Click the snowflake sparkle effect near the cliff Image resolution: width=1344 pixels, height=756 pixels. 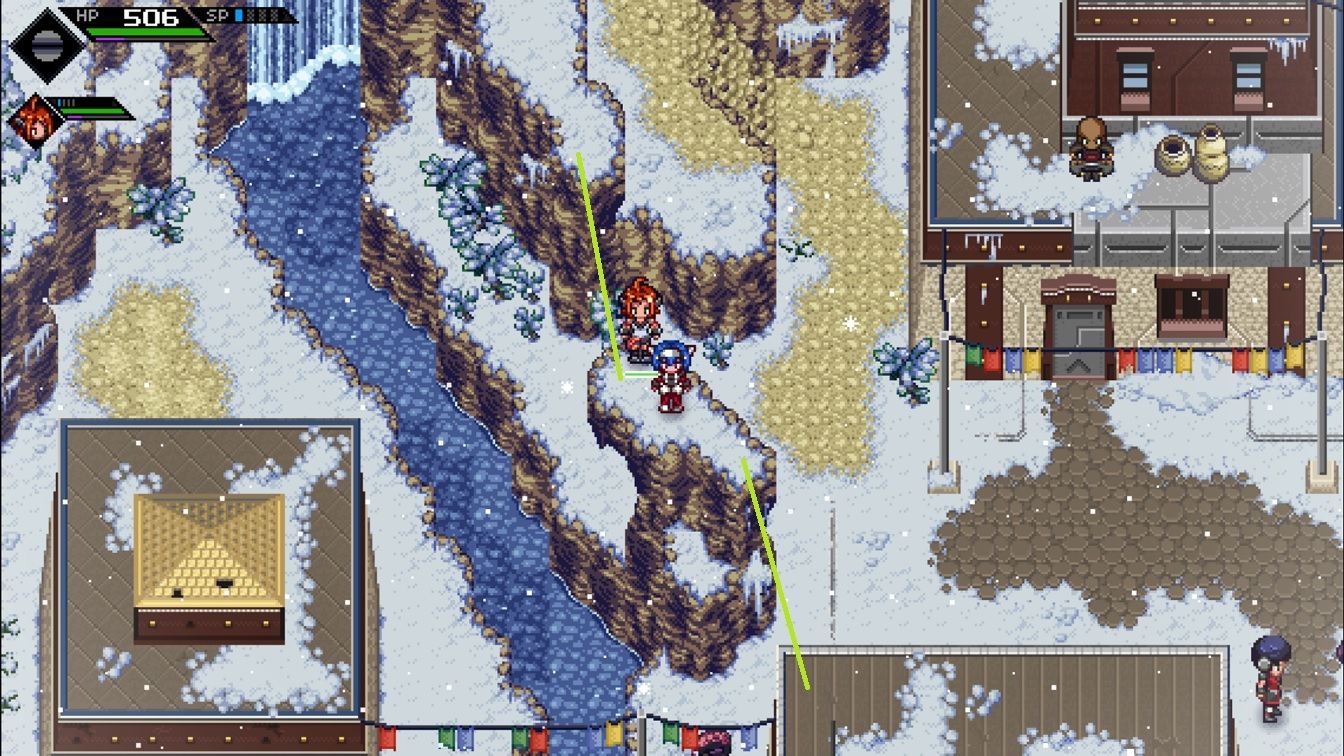[x=850, y=321]
